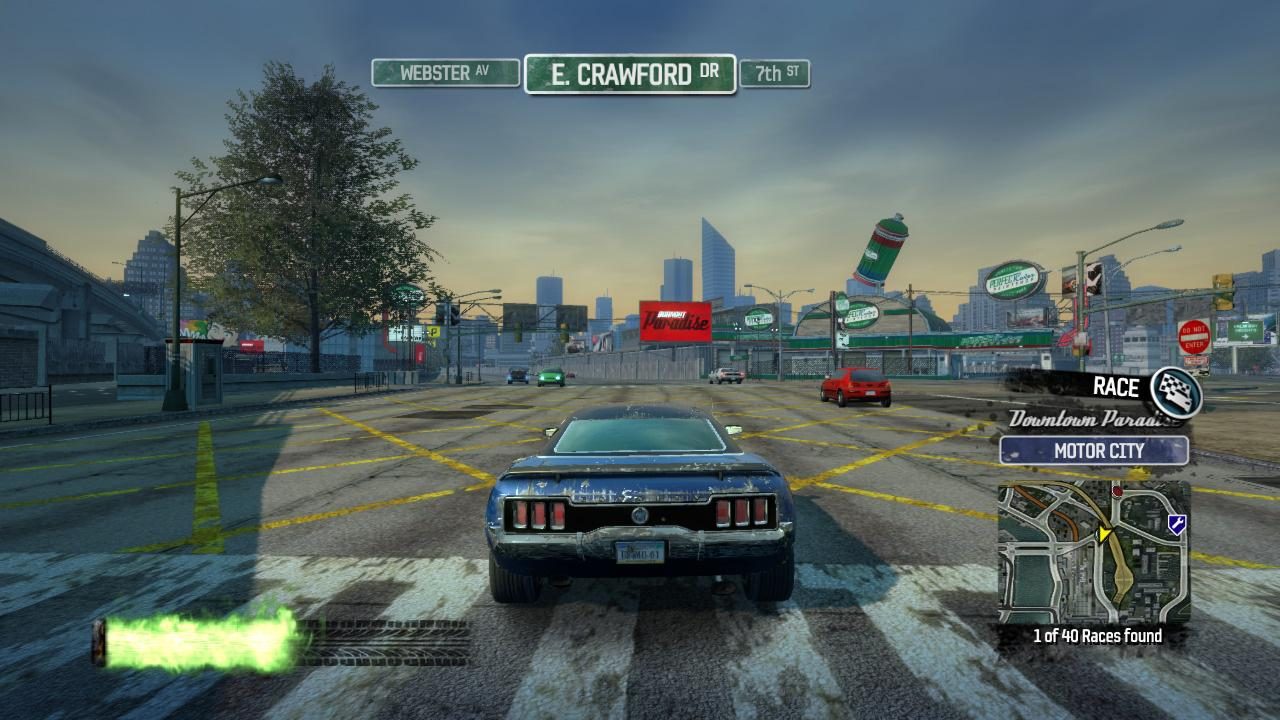Click the red race event marker on minimap
The height and width of the screenshot is (720, 1280).
click(1117, 492)
